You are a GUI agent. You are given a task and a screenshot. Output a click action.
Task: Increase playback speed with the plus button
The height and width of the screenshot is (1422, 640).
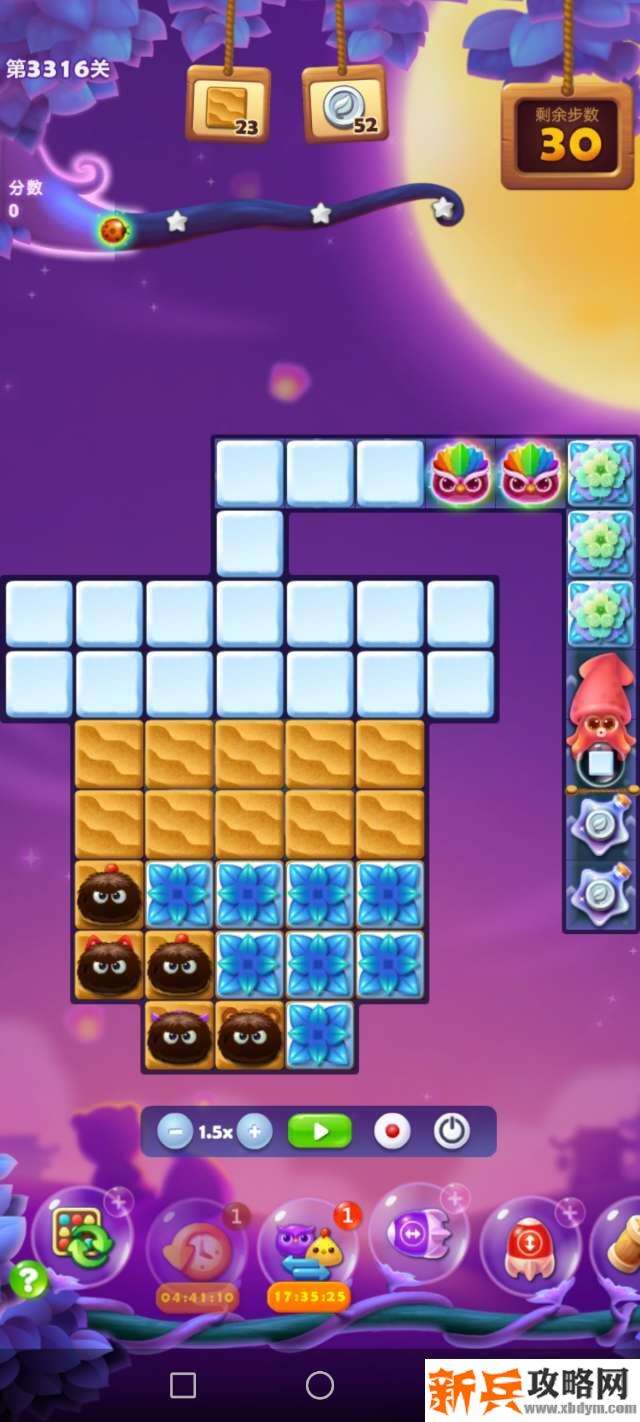[255, 1132]
